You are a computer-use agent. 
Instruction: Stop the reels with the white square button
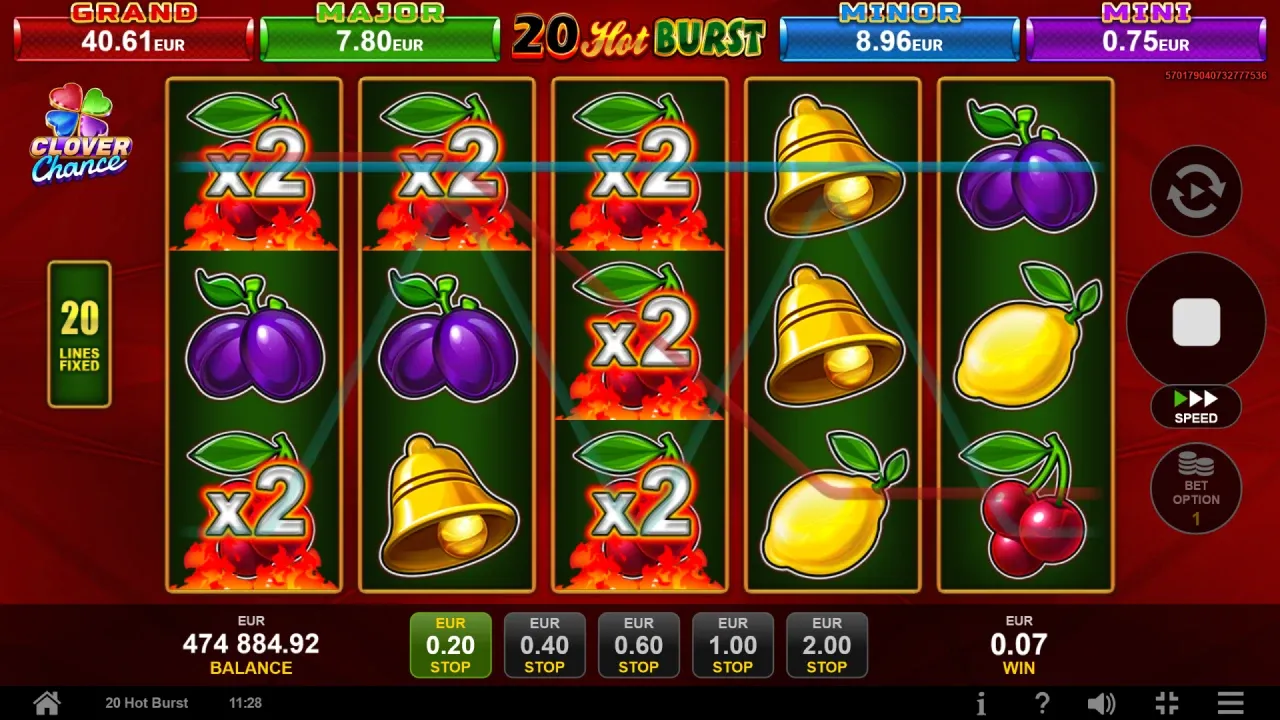[1196, 322]
